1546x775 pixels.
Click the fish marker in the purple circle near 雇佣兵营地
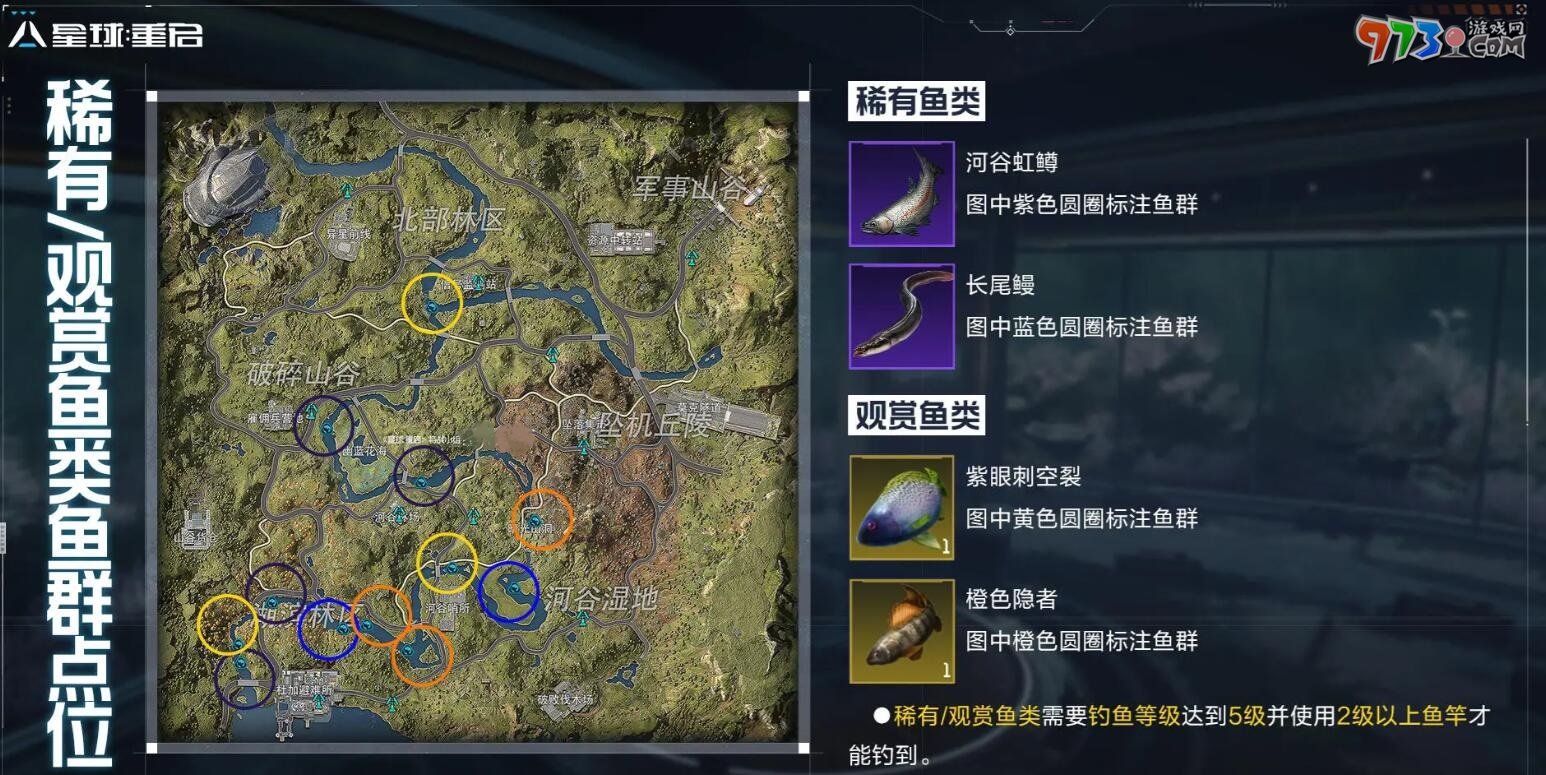pyautogui.click(x=327, y=426)
